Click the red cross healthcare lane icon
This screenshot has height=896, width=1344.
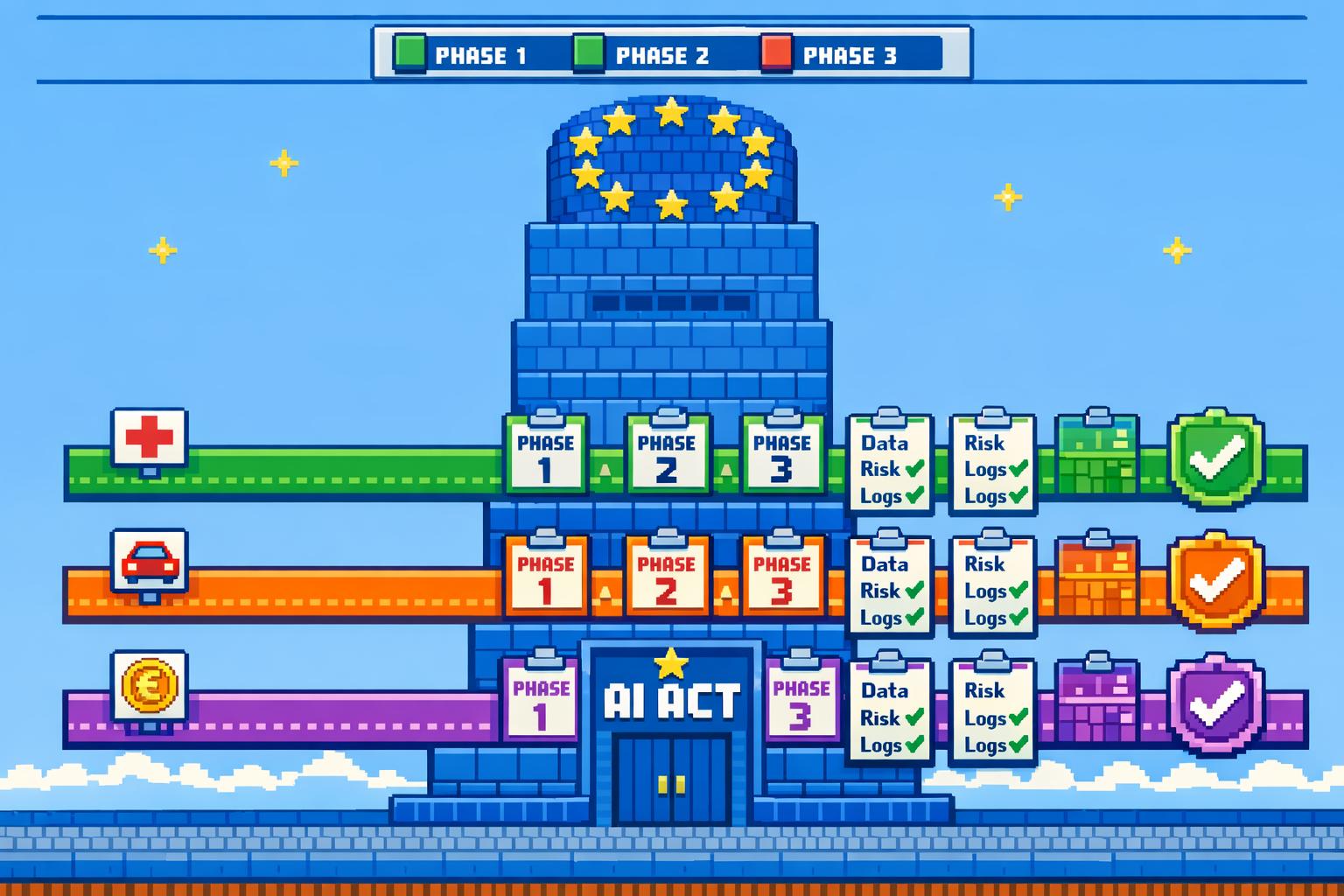(x=149, y=437)
